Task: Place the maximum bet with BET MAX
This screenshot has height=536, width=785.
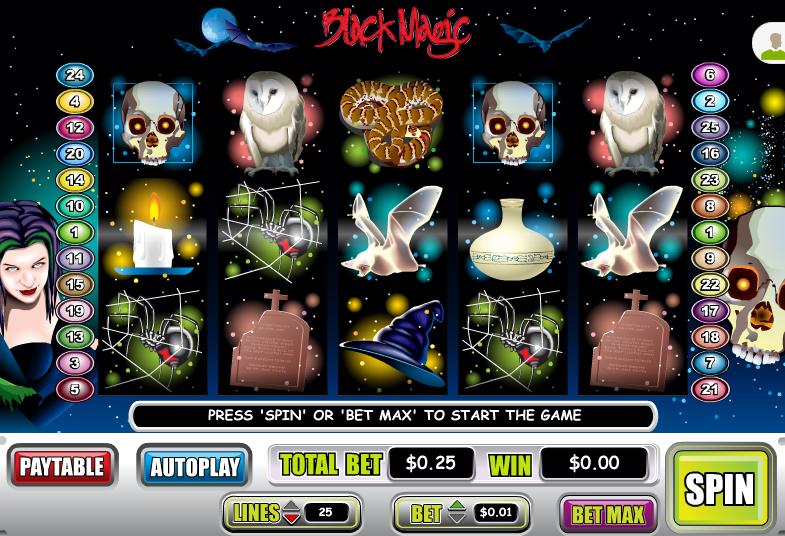Action: click(x=608, y=514)
